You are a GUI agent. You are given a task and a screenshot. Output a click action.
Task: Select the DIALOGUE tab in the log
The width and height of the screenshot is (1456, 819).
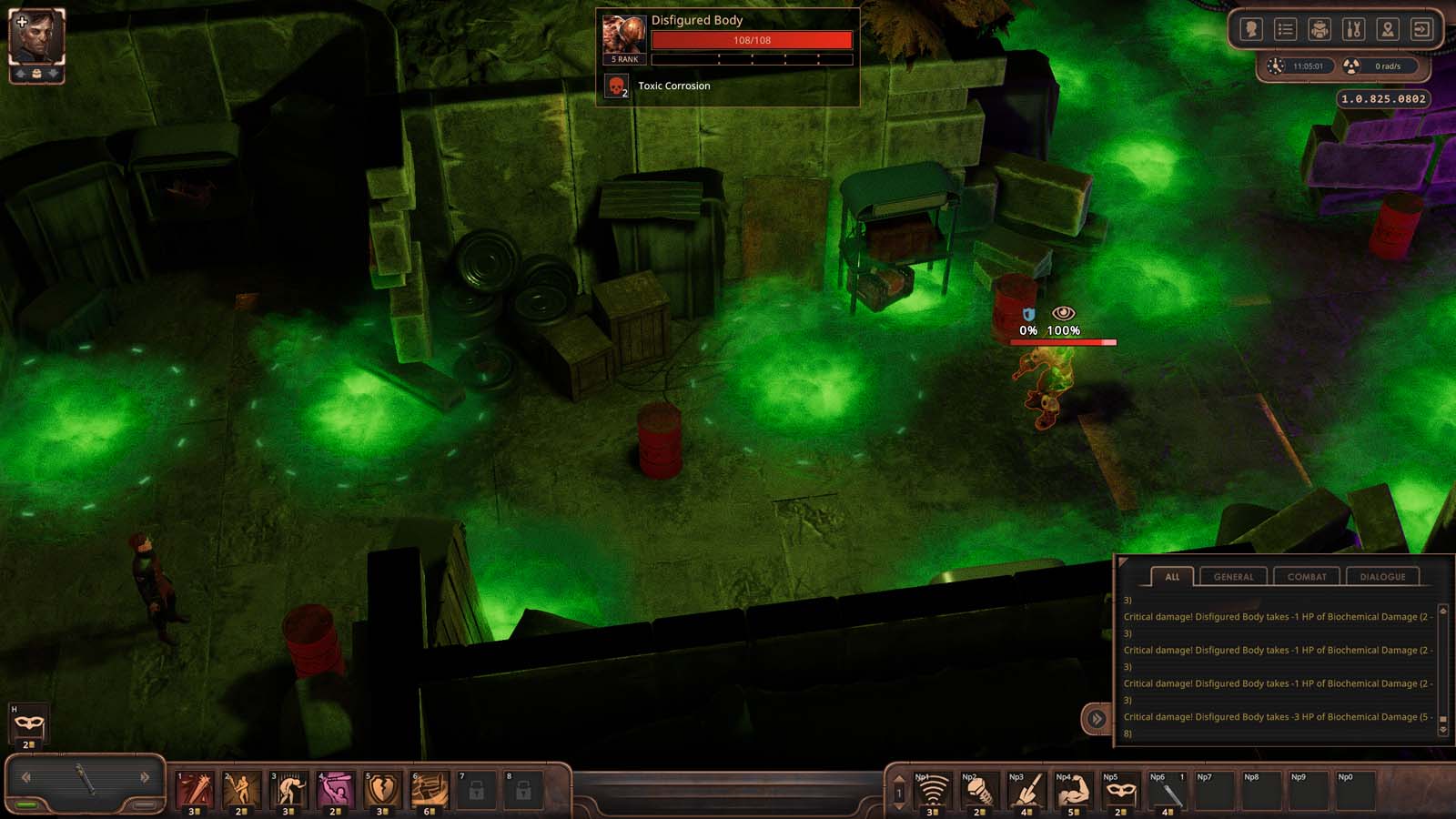pyautogui.click(x=1384, y=576)
